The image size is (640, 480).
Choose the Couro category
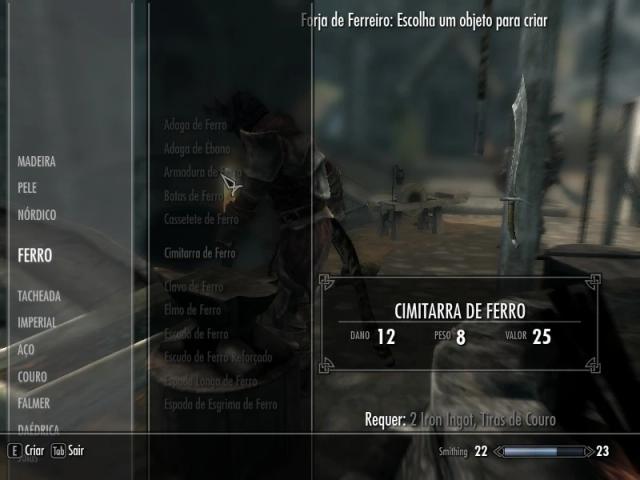pyautogui.click(x=32, y=377)
